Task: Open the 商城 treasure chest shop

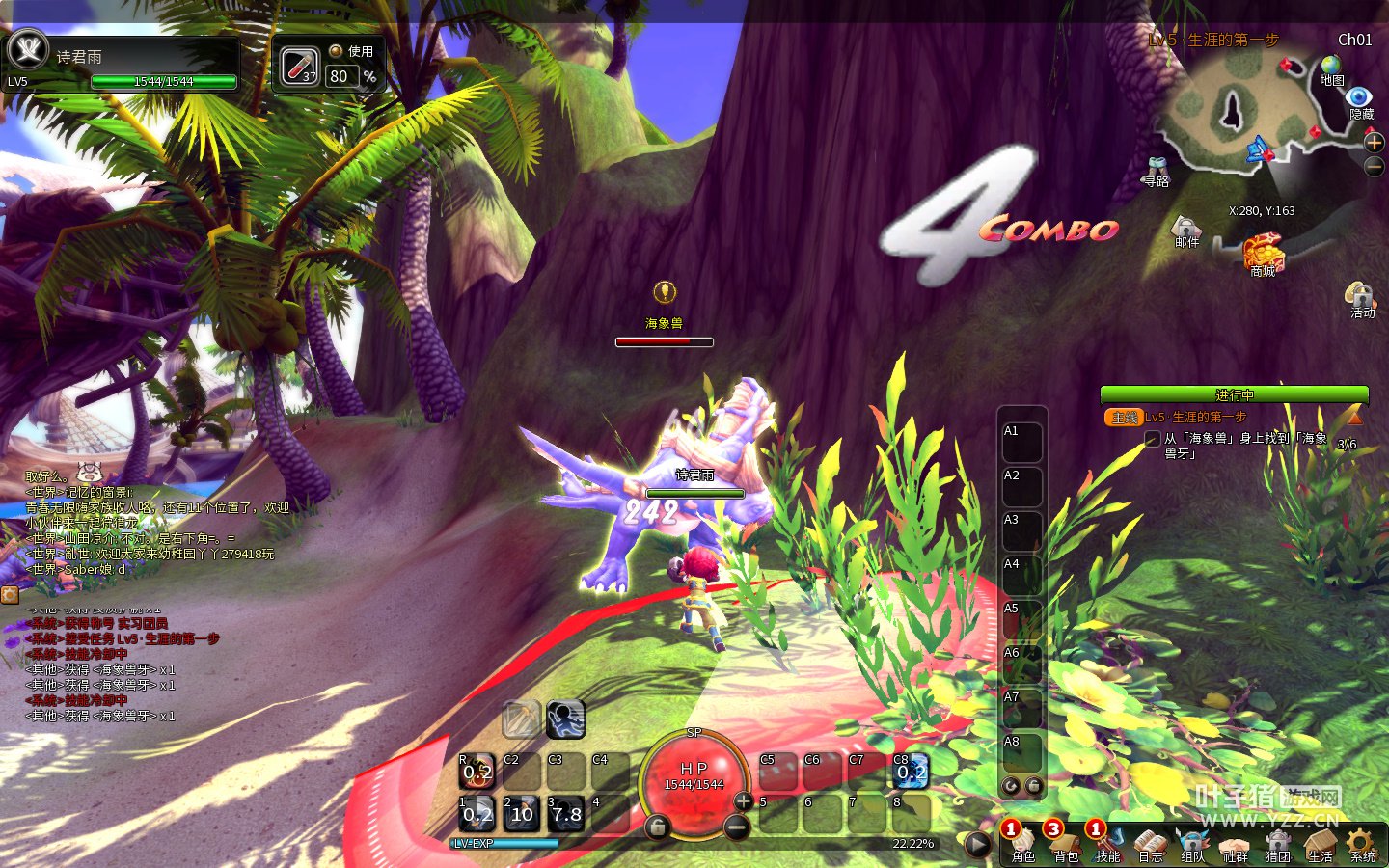Action: point(1263,254)
